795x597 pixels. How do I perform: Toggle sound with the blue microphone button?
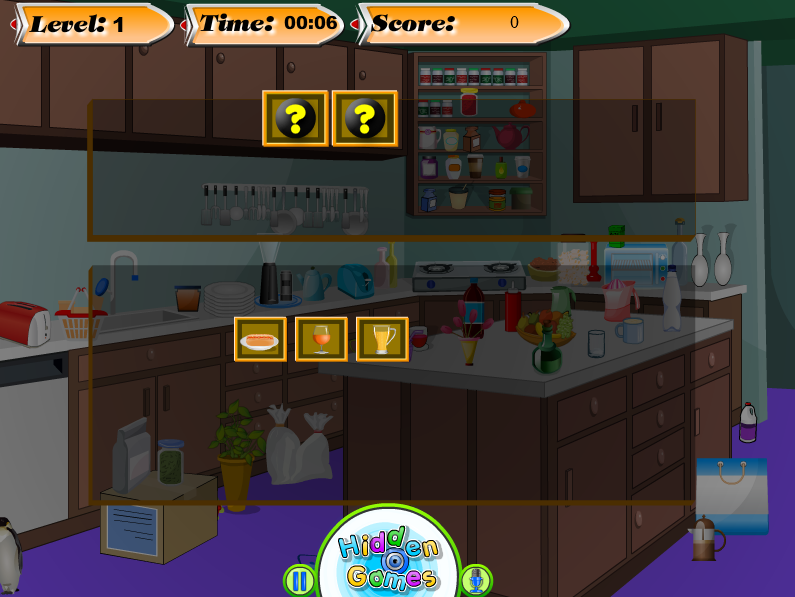click(476, 580)
